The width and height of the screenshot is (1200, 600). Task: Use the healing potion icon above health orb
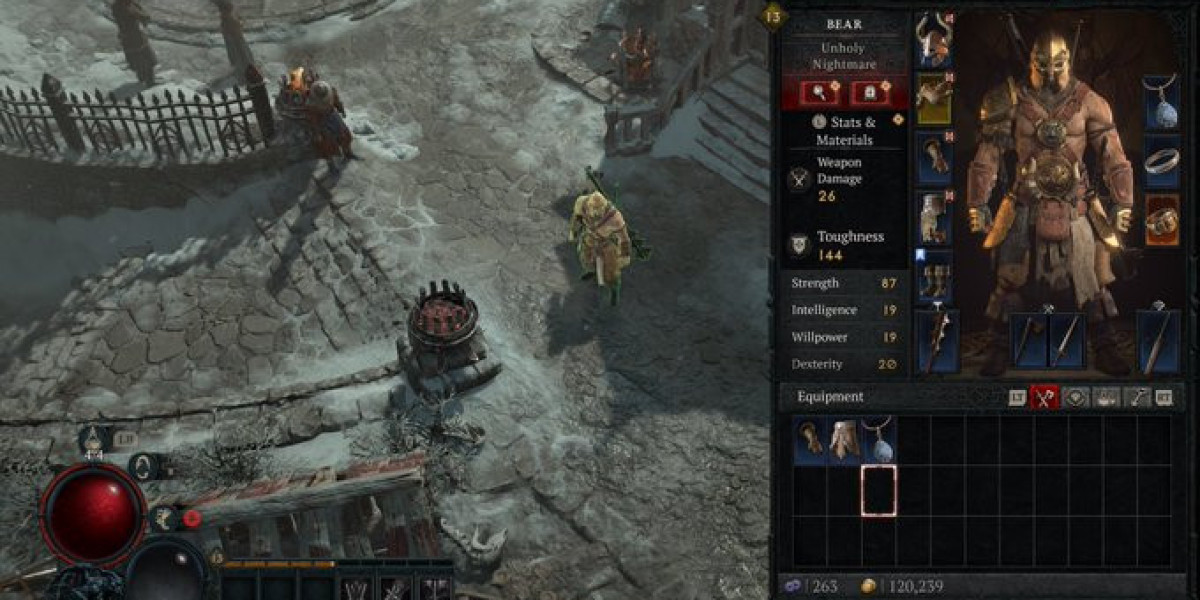point(94,437)
